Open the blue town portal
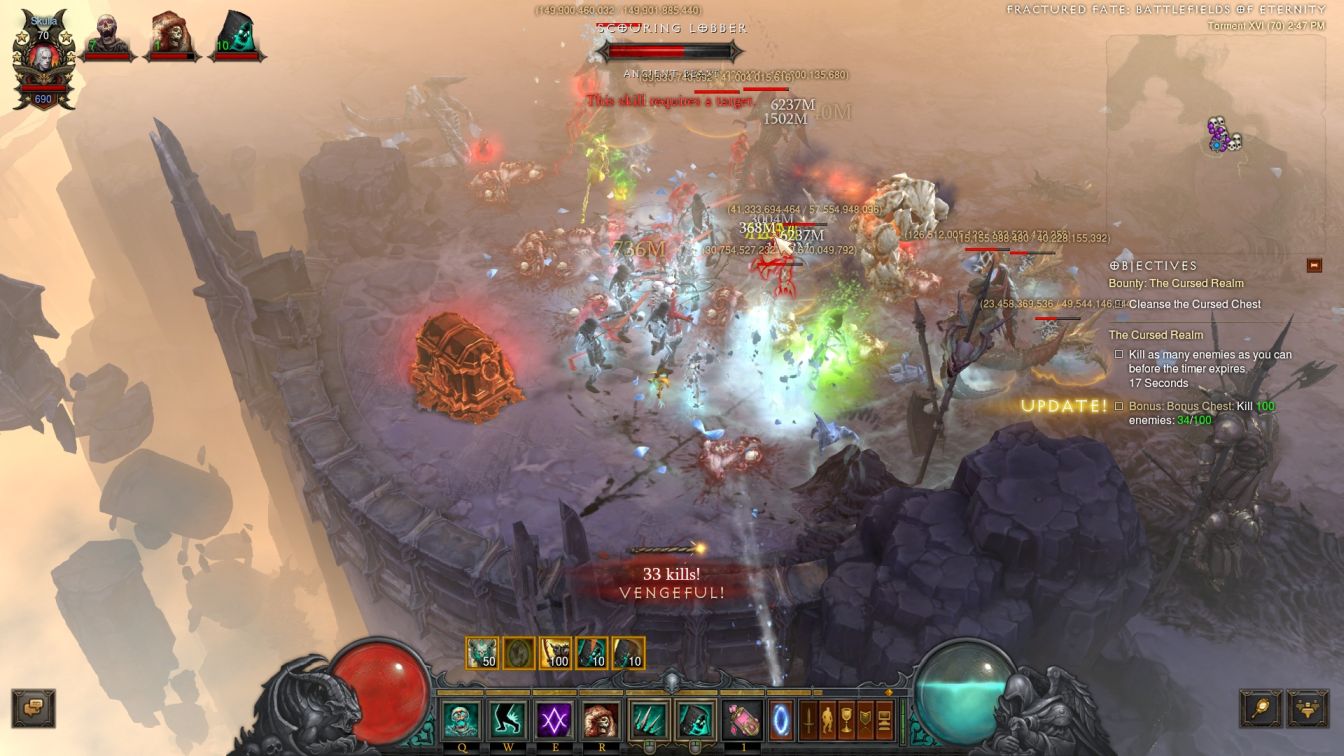This screenshot has width=1344, height=756. [x=780, y=720]
